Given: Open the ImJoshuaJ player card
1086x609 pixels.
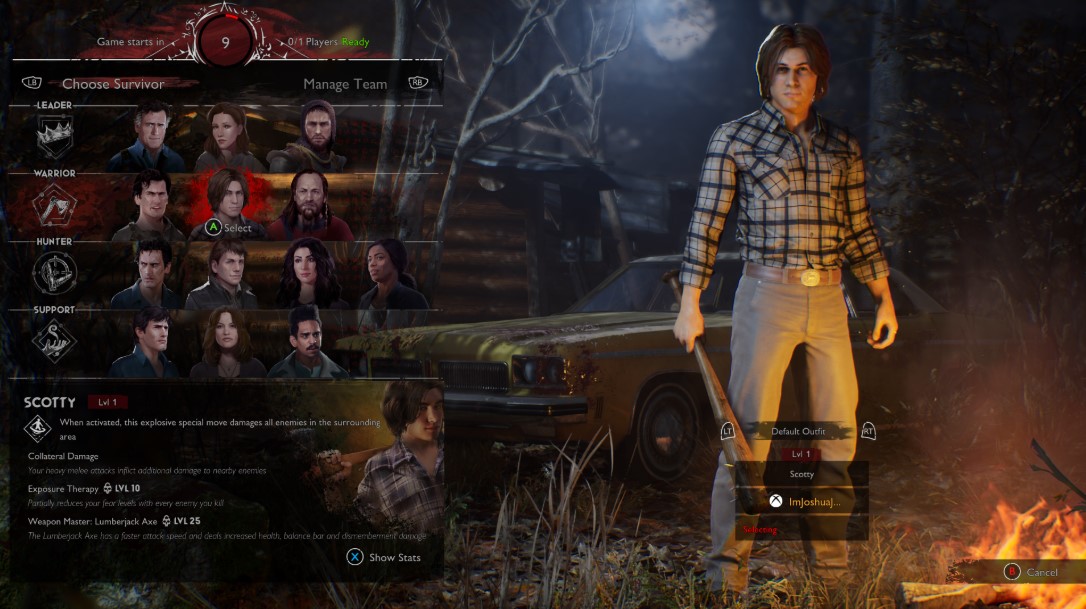Looking at the screenshot, I should (801, 501).
